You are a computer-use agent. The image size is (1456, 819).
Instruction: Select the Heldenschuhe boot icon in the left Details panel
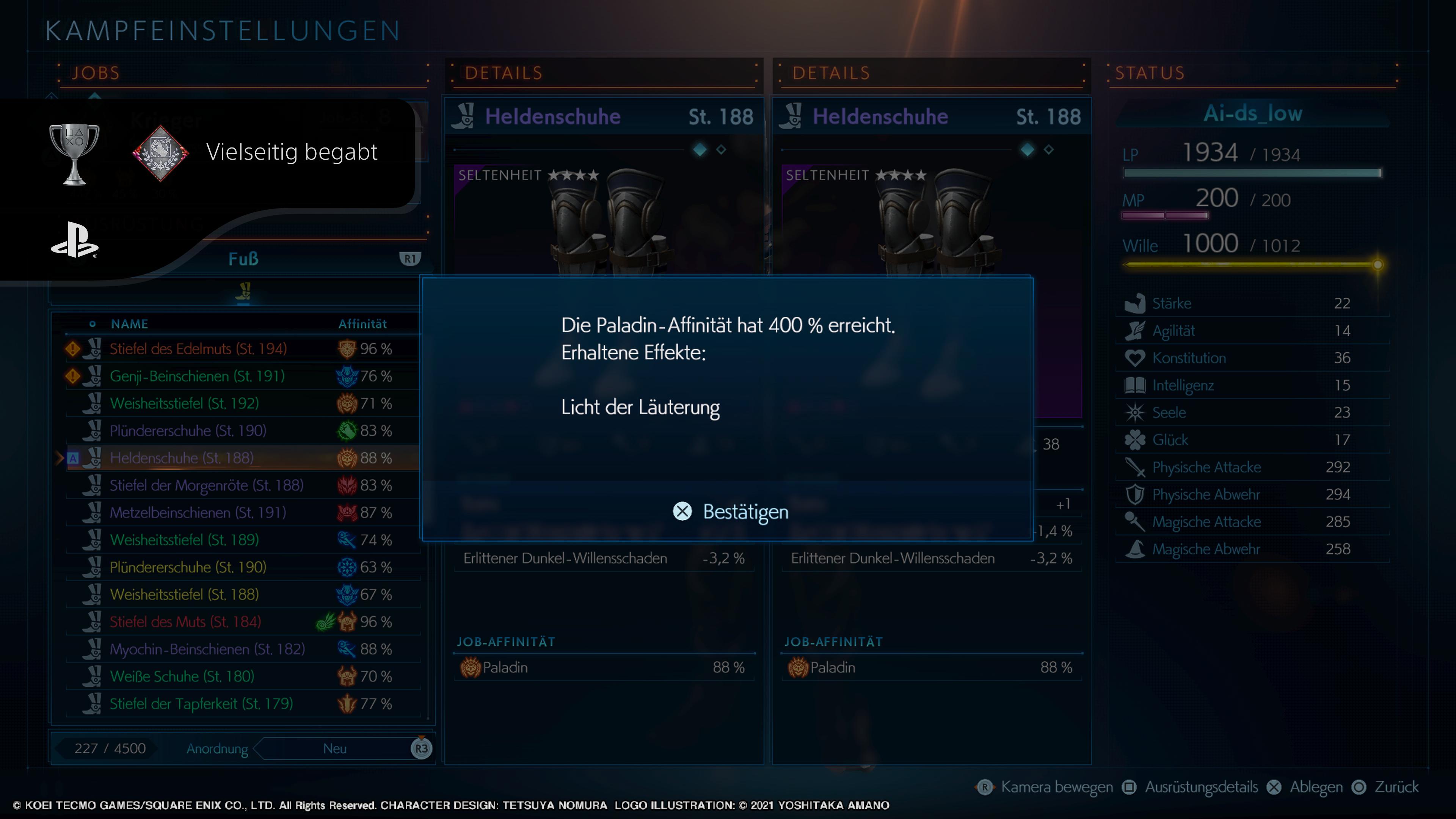pyautogui.click(x=465, y=116)
